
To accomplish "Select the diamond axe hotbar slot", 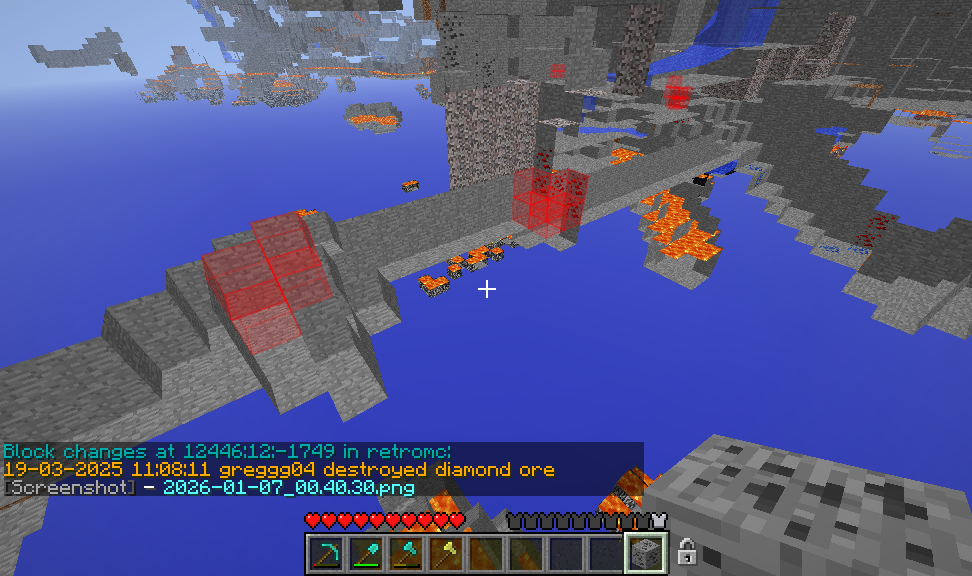I will pyautogui.click(x=405, y=552).
